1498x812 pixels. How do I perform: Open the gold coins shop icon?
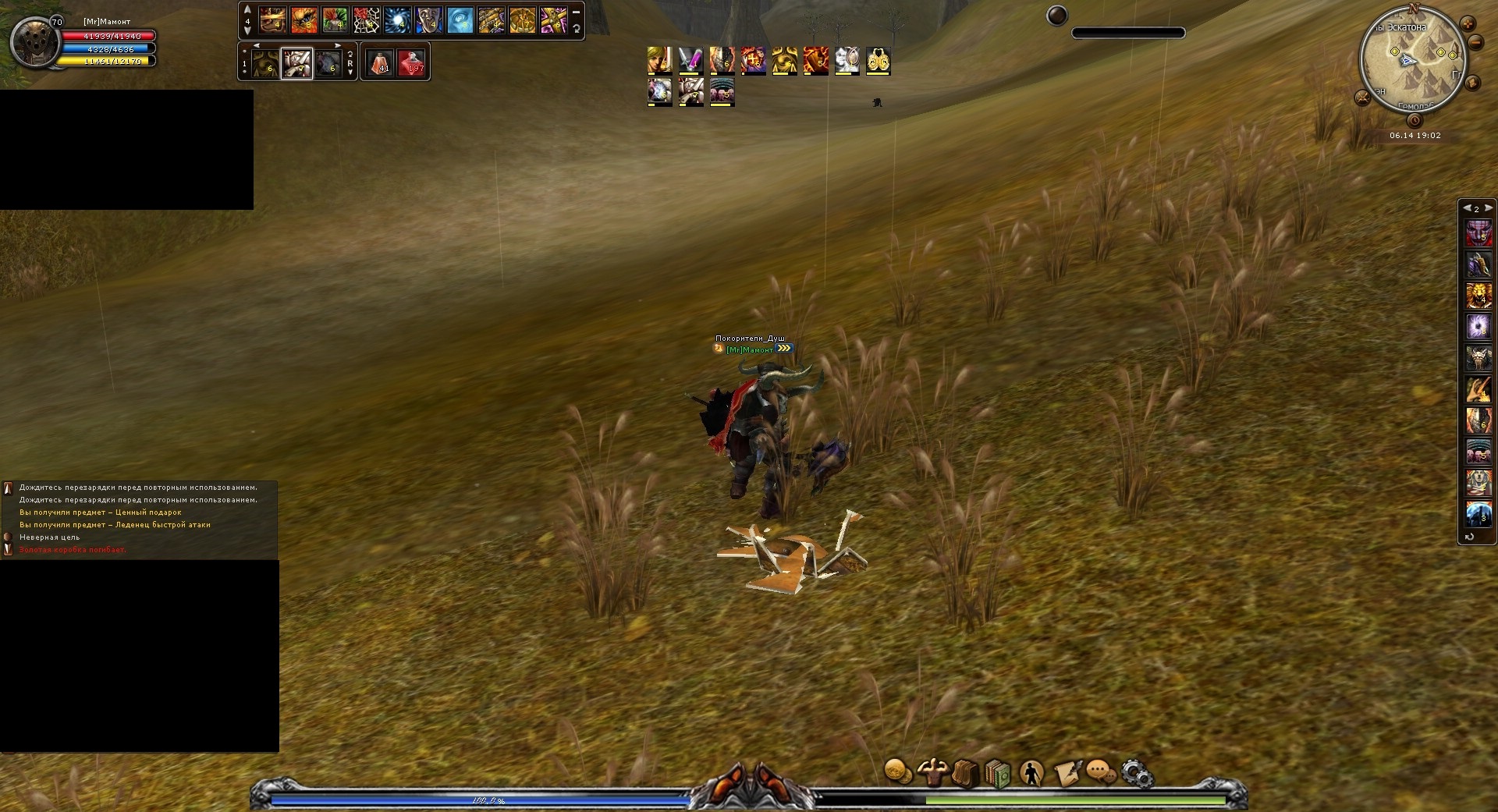tap(898, 772)
